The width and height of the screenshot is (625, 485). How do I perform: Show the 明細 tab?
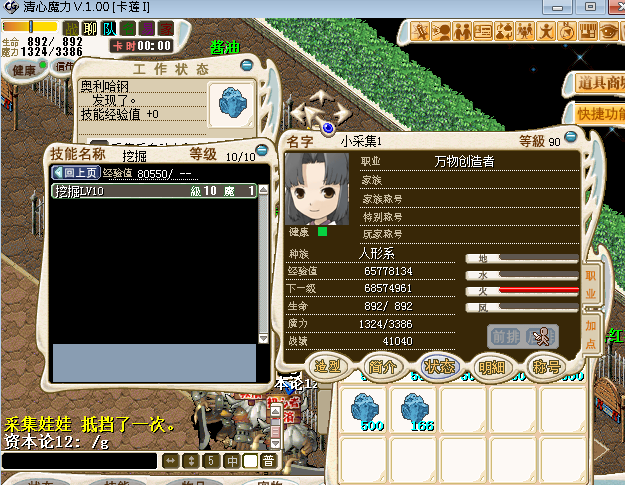[492, 366]
